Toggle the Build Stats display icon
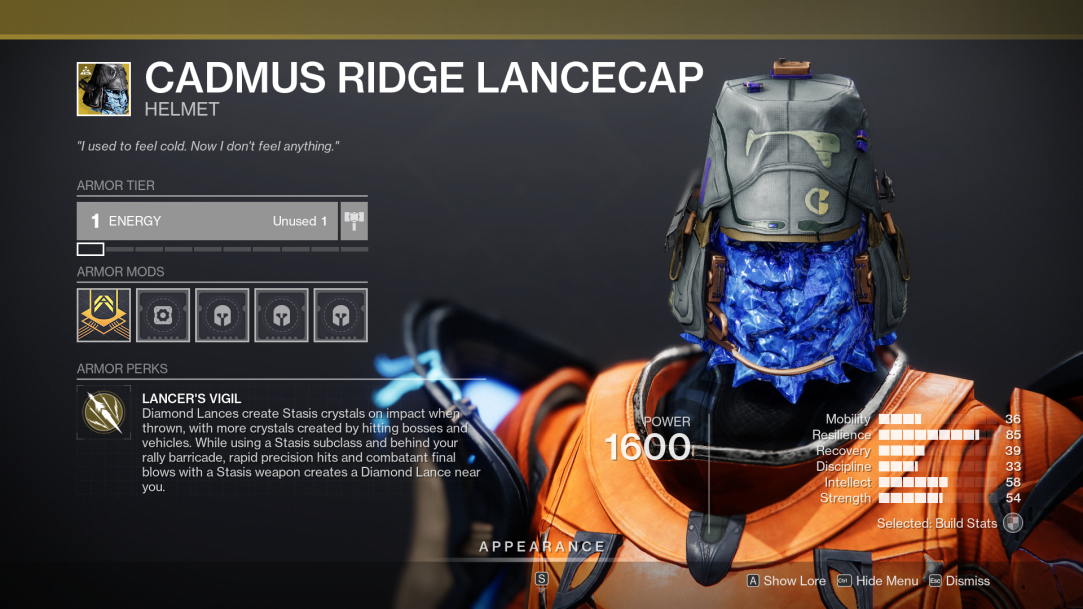The height and width of the screenshot is (609, 1083). click(1013, 523)
